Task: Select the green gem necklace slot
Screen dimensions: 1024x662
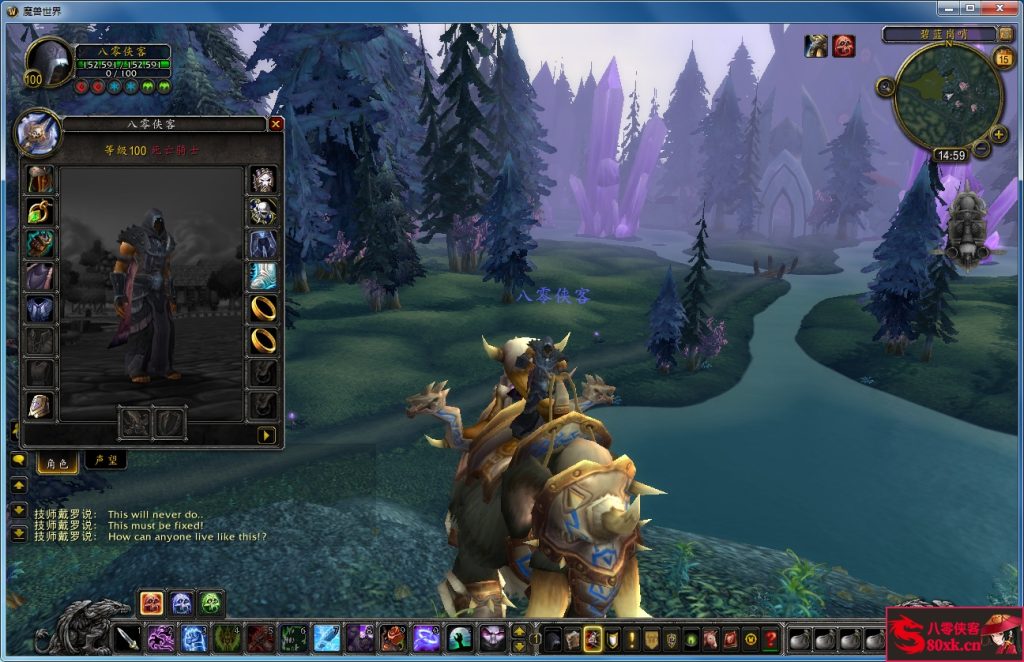Action: pos(40,212)
